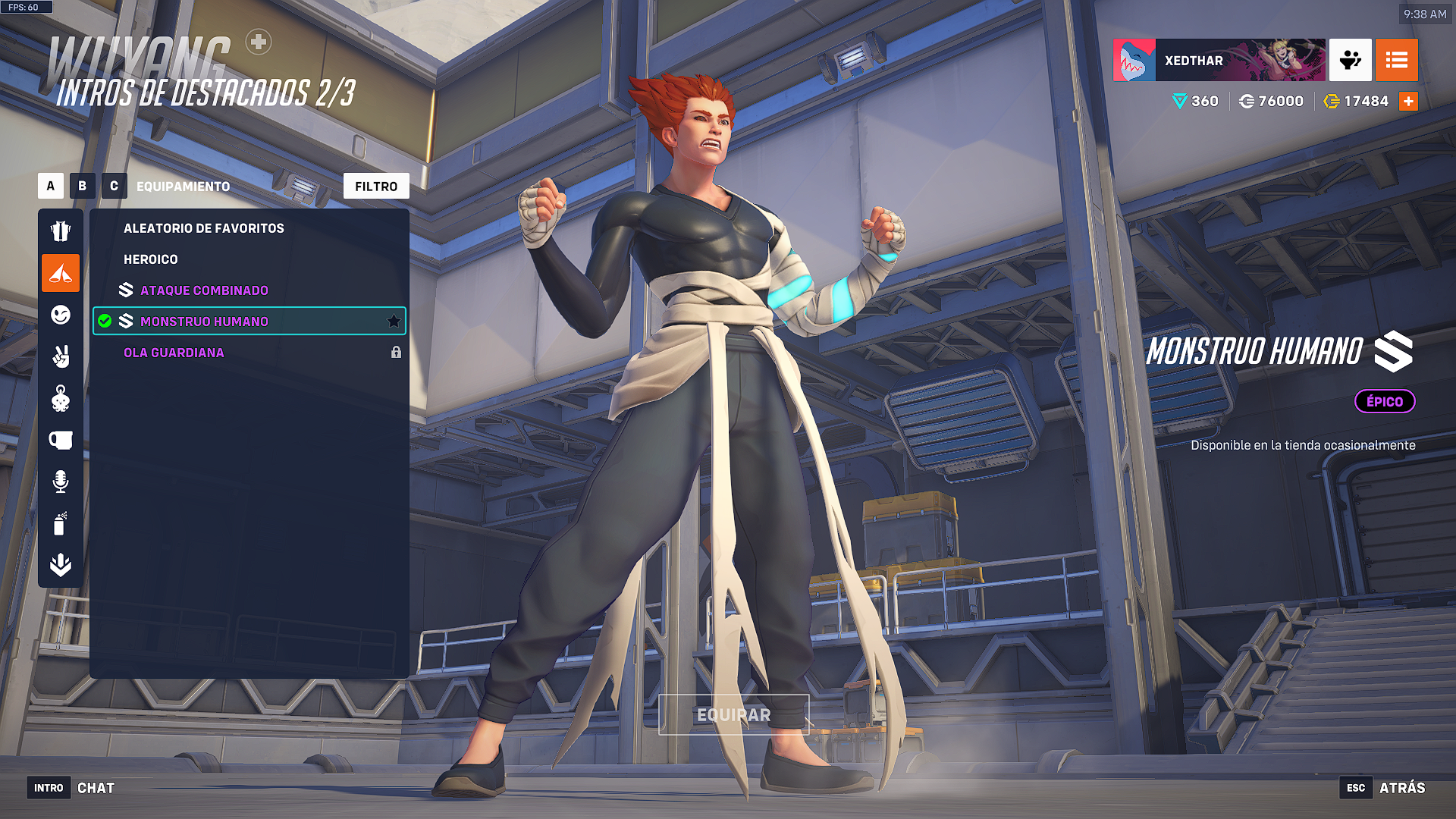The height and width of the screenshot is (819, 1456).
Task: Toggle favorite star on Monstruo Humano
Action: point(394,322)
